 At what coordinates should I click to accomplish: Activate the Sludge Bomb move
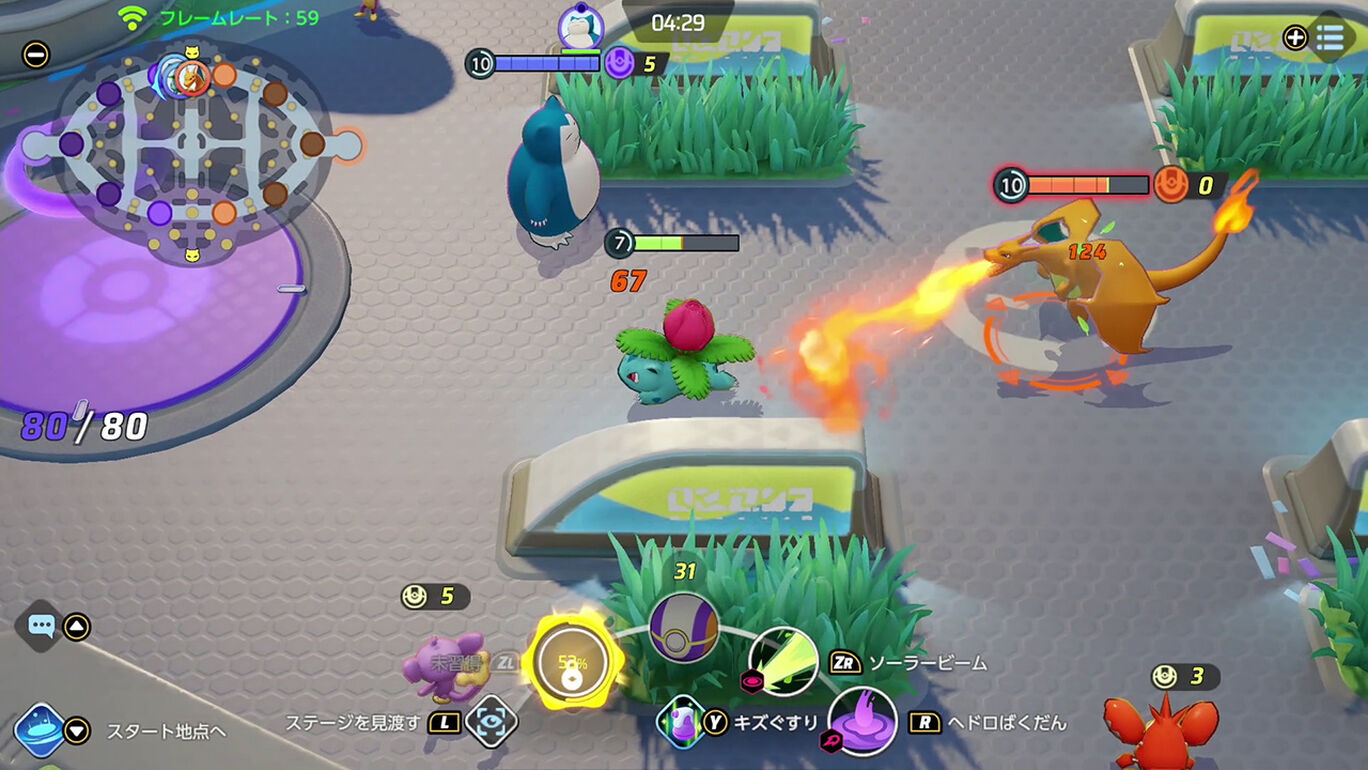pos(862,721)
